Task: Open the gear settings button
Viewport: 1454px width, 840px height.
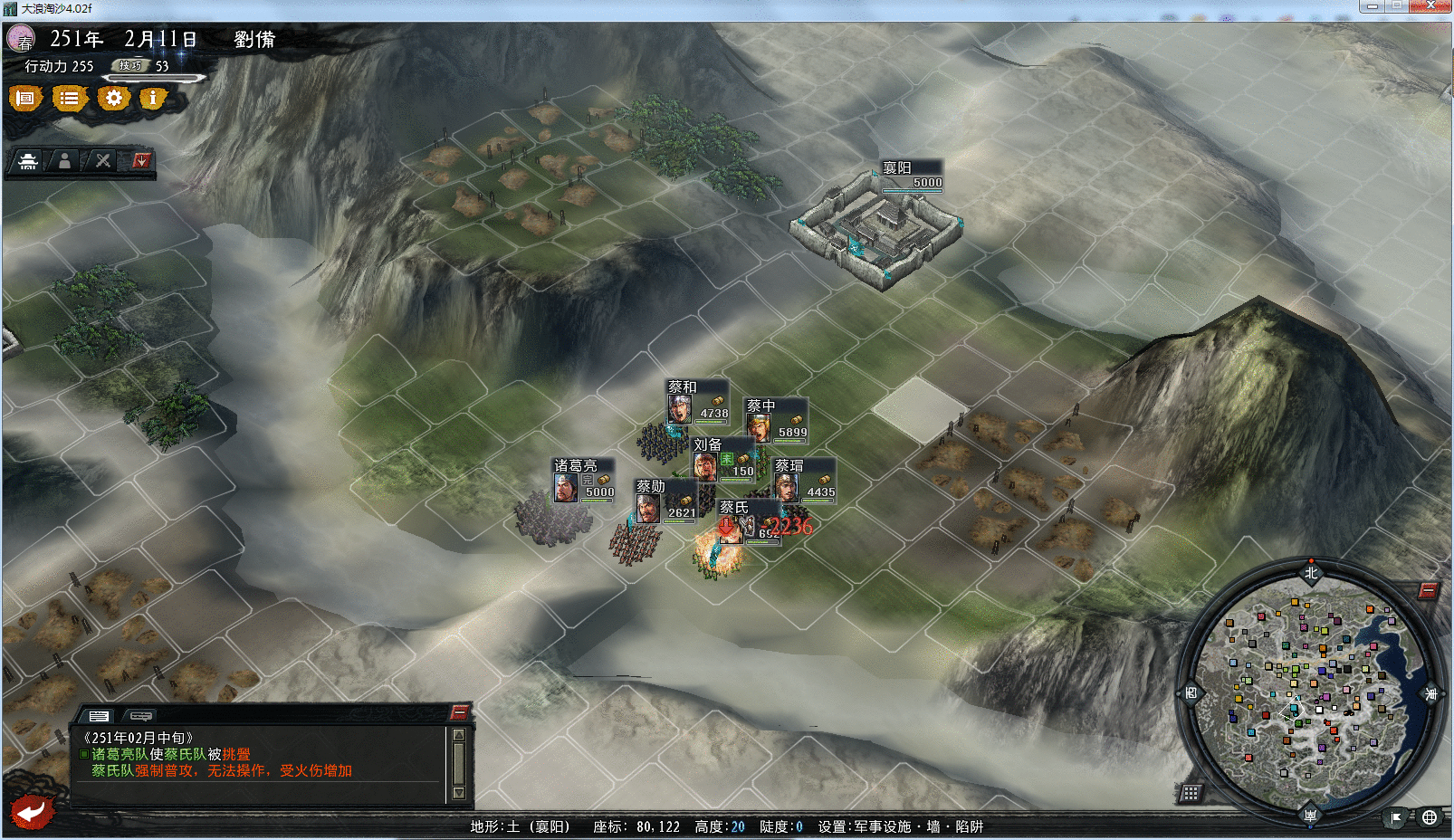Action: click(x=113, y=98)
